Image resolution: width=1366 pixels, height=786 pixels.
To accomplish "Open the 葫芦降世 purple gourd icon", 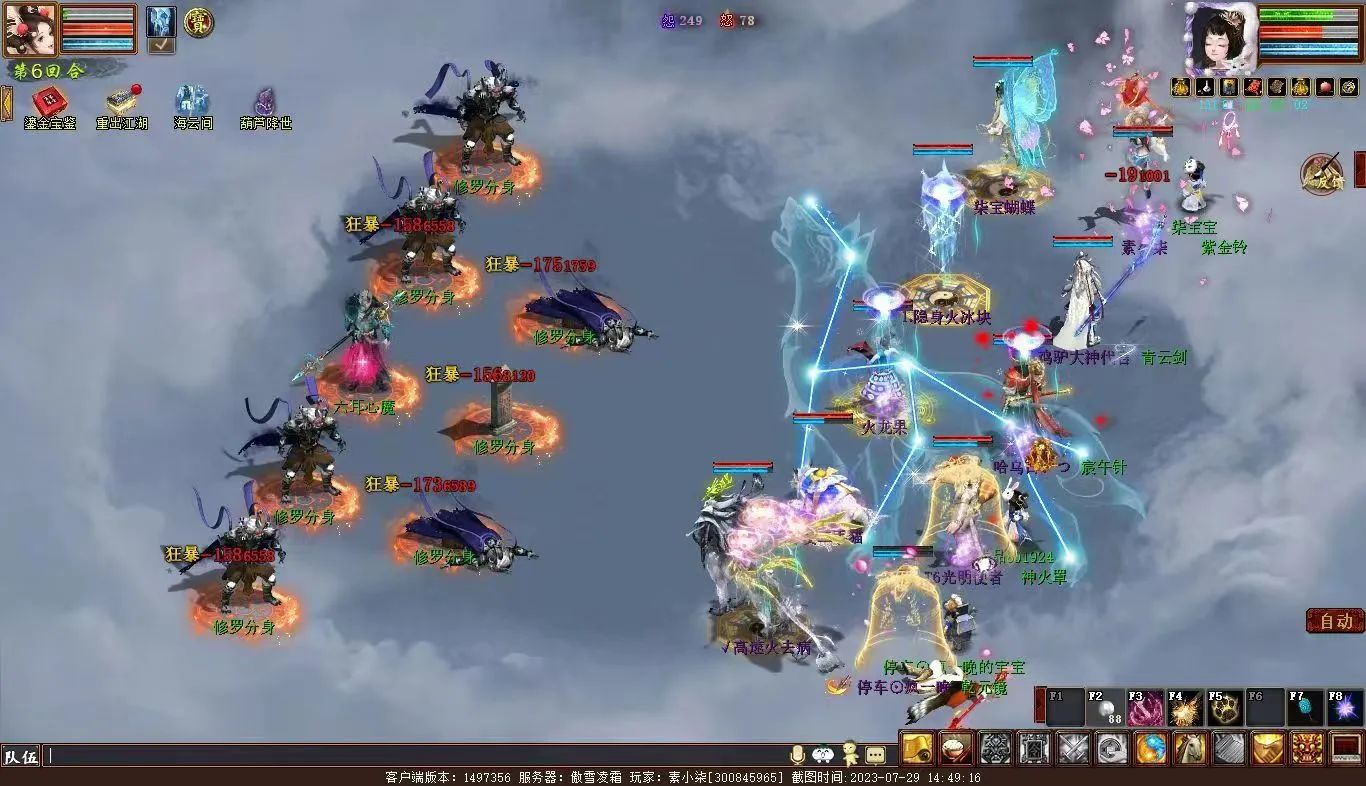I will click(265, 102).
